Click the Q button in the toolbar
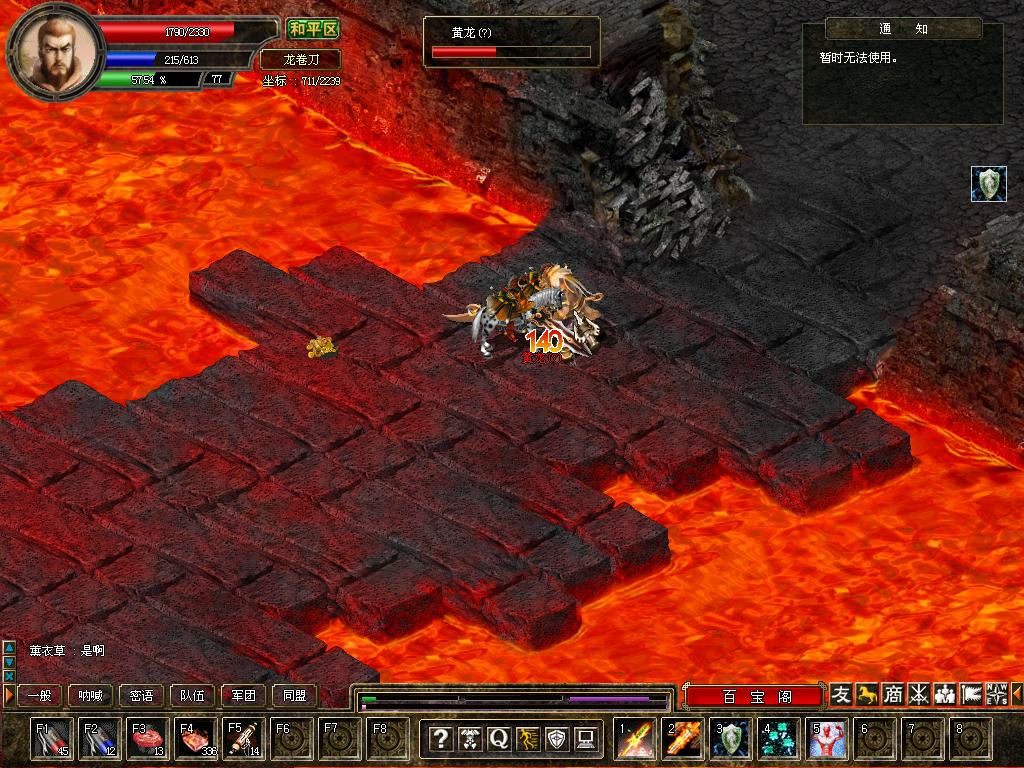 (499, 739)
